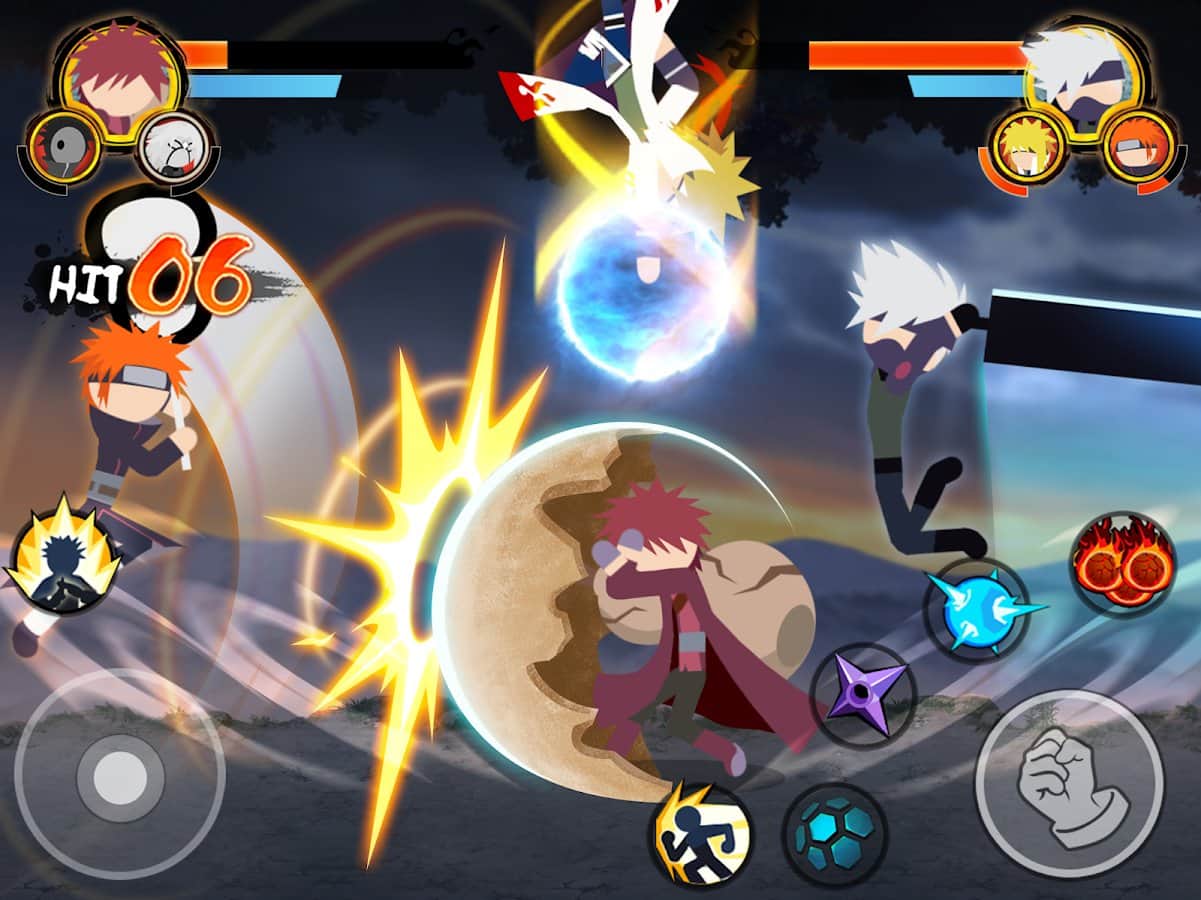The width and height of the screenshot is (1201, 900).
Task: Switch to the masked teammate portrait
Action: (62, 150)
